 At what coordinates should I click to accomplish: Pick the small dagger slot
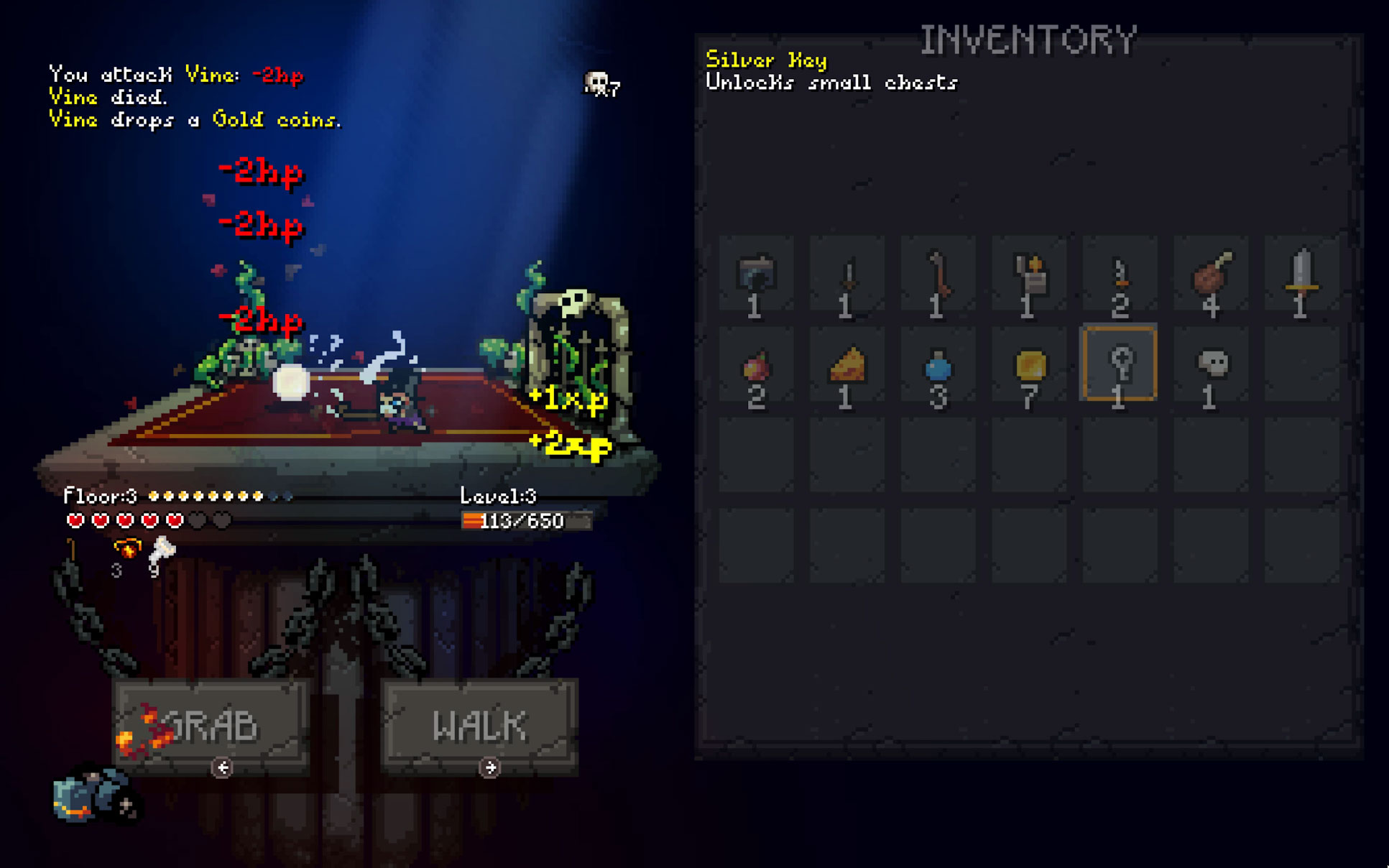pyautogui.click(x=847, y=276)
